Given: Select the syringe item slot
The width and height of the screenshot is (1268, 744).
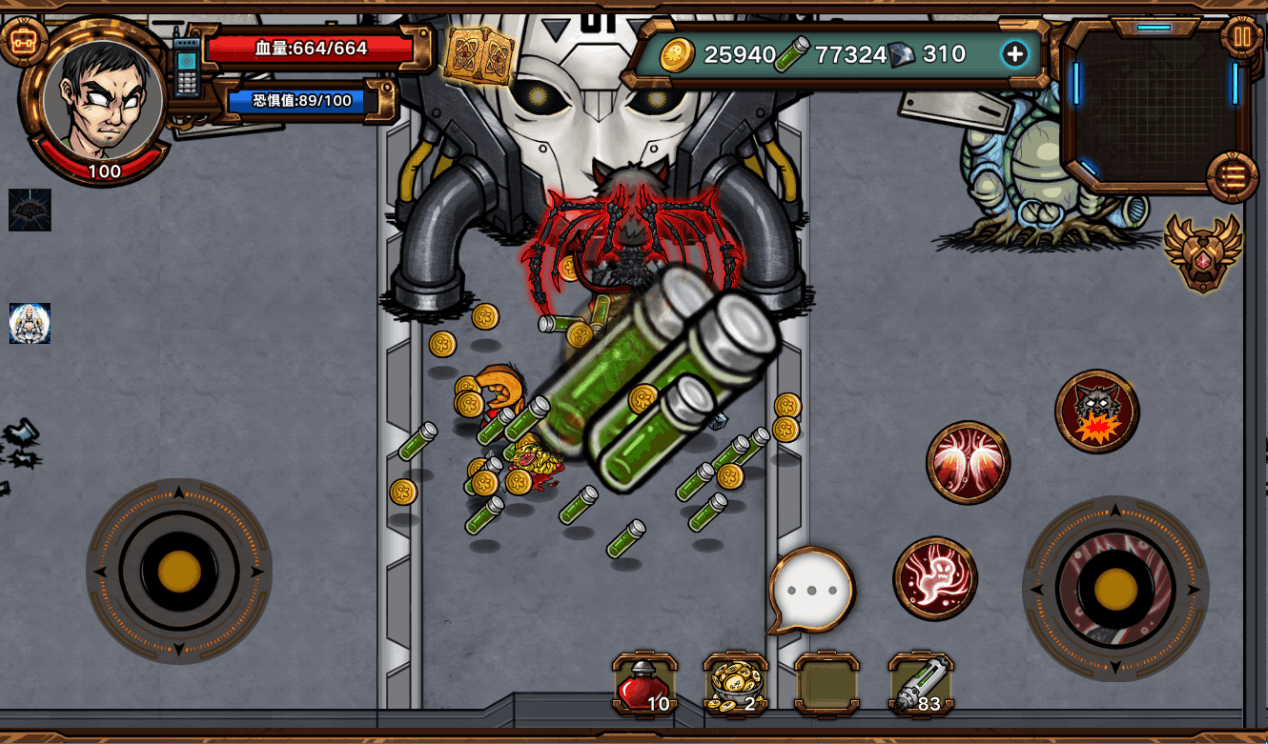Looking at the screenshot, I should [920, 685].
